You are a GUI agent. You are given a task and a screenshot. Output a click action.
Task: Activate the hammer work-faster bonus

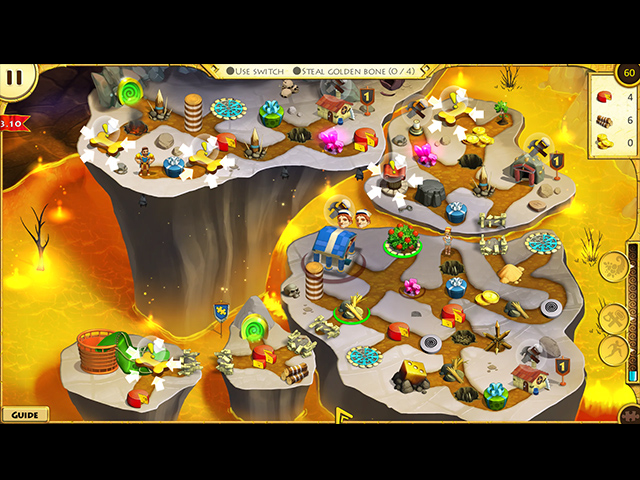pyautogui.click(x=613, y=318)
